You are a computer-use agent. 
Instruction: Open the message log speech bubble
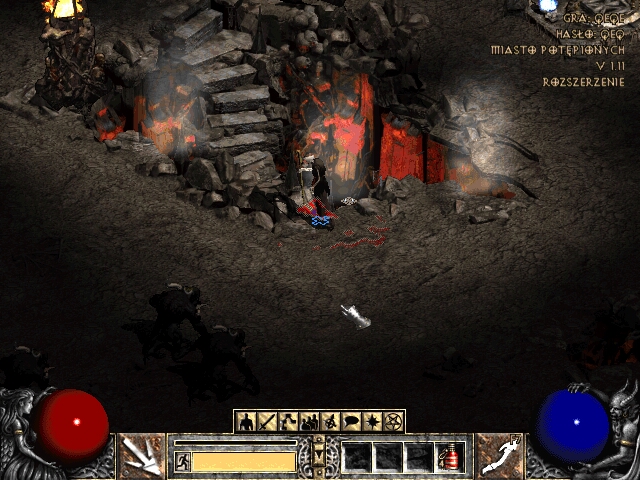point(351,421)
